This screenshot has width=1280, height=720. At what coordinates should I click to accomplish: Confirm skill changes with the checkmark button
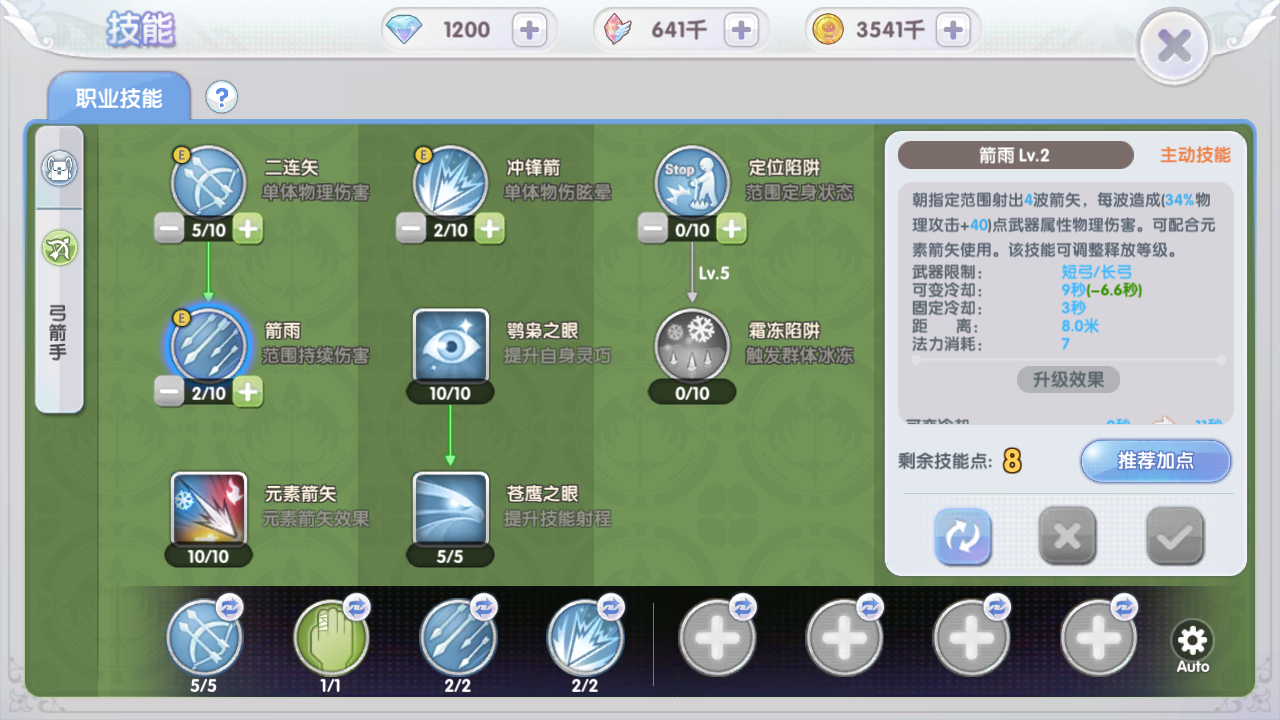point(1174,537)
